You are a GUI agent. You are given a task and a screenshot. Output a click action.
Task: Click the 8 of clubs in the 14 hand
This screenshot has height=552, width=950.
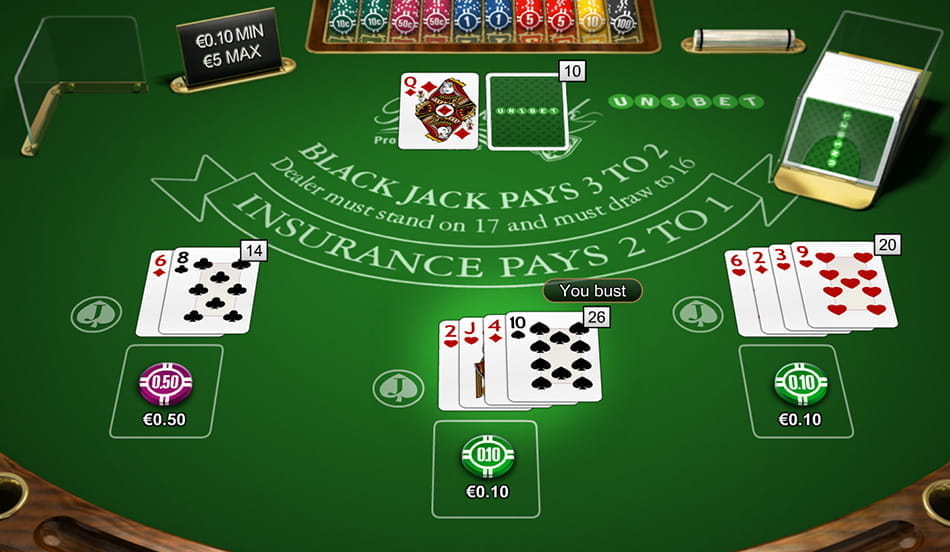[x=211, y=291]
